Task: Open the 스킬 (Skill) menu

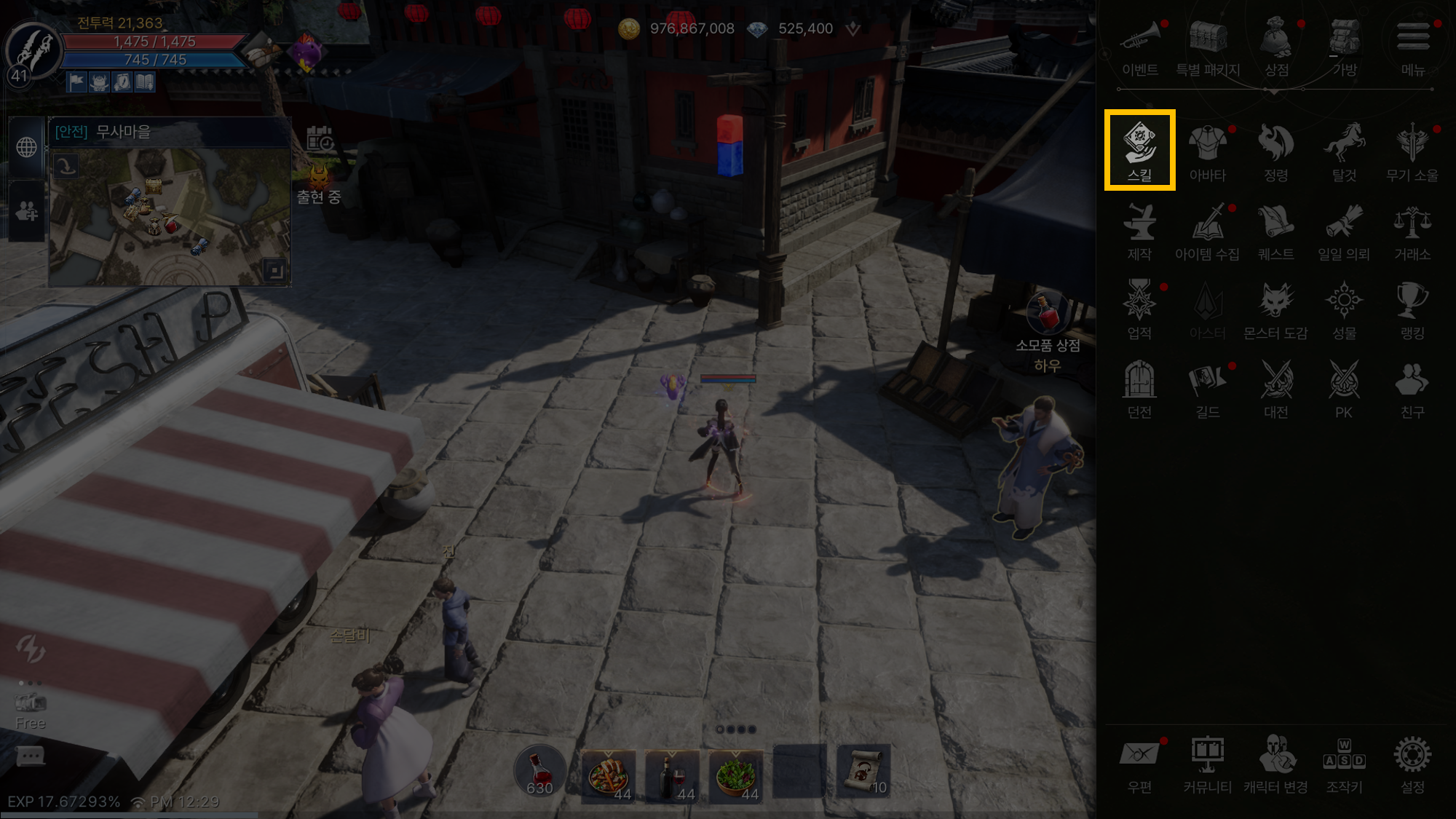Action: (1139, 149)
